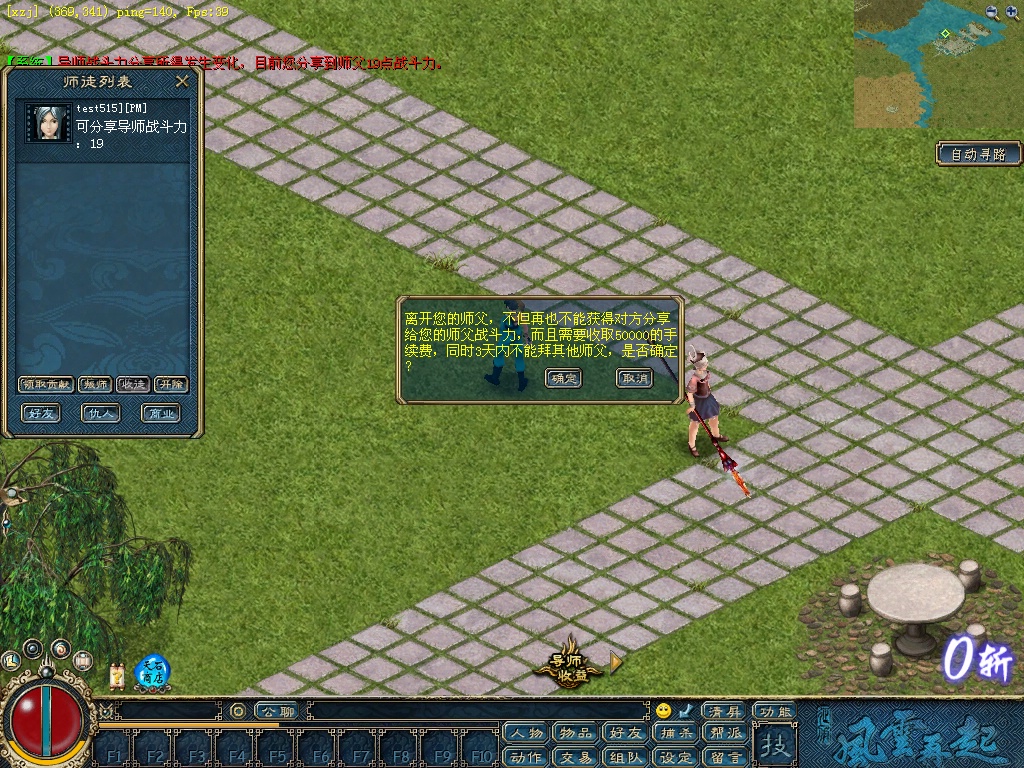The width and height of the screenshot is (1024, 768).
Task: Click the 叛师 button
Action: 95,385
